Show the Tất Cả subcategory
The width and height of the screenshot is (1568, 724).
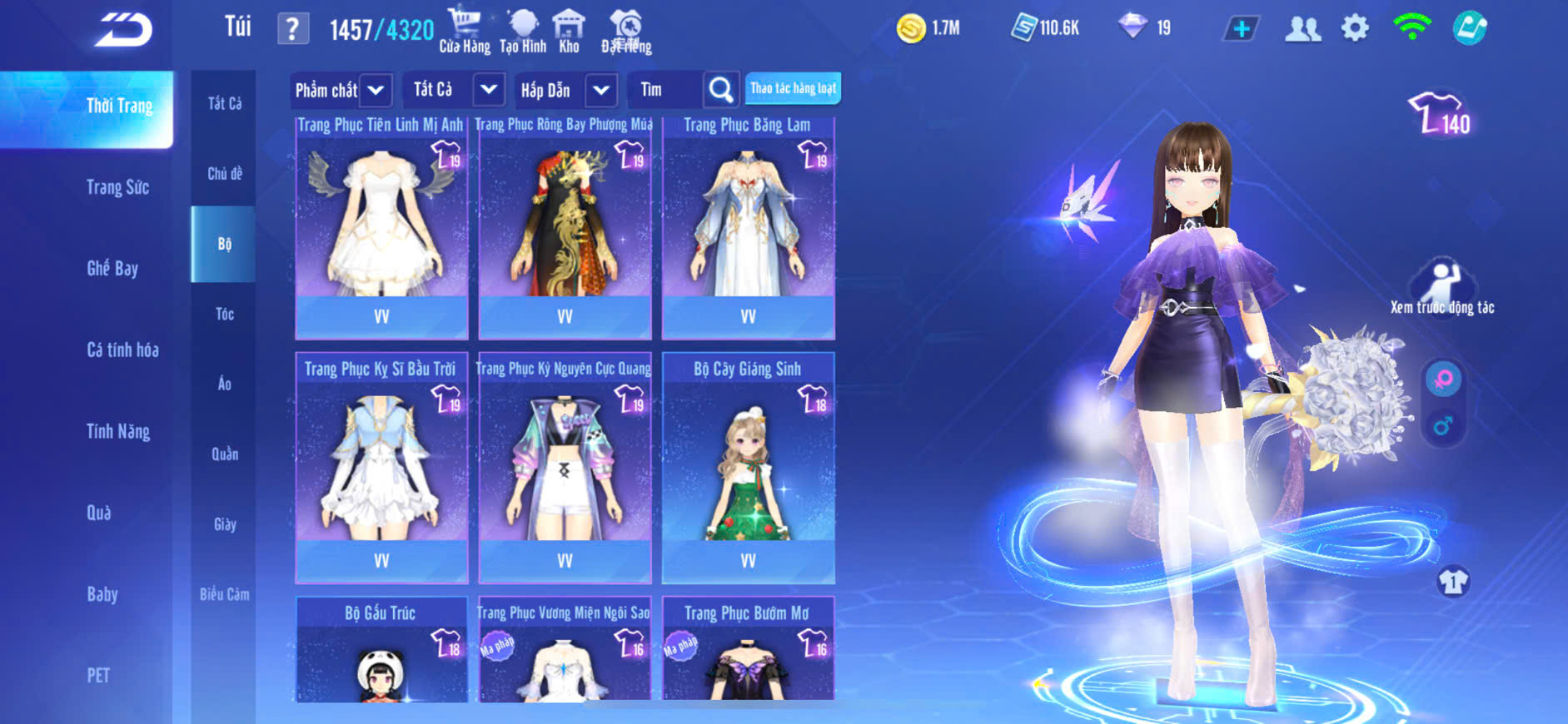(225, 103)
